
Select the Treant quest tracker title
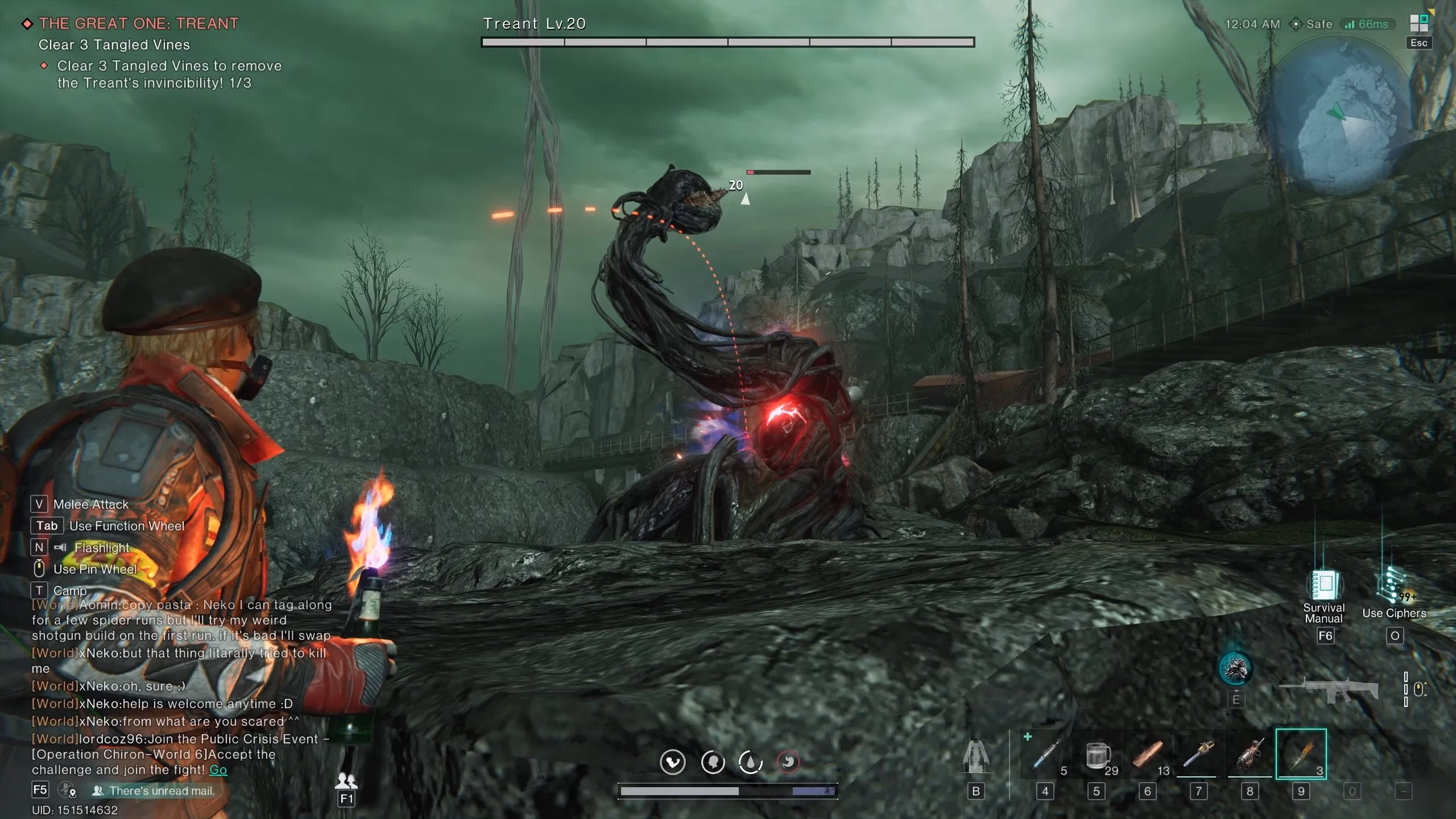click(x=138, y=23)
